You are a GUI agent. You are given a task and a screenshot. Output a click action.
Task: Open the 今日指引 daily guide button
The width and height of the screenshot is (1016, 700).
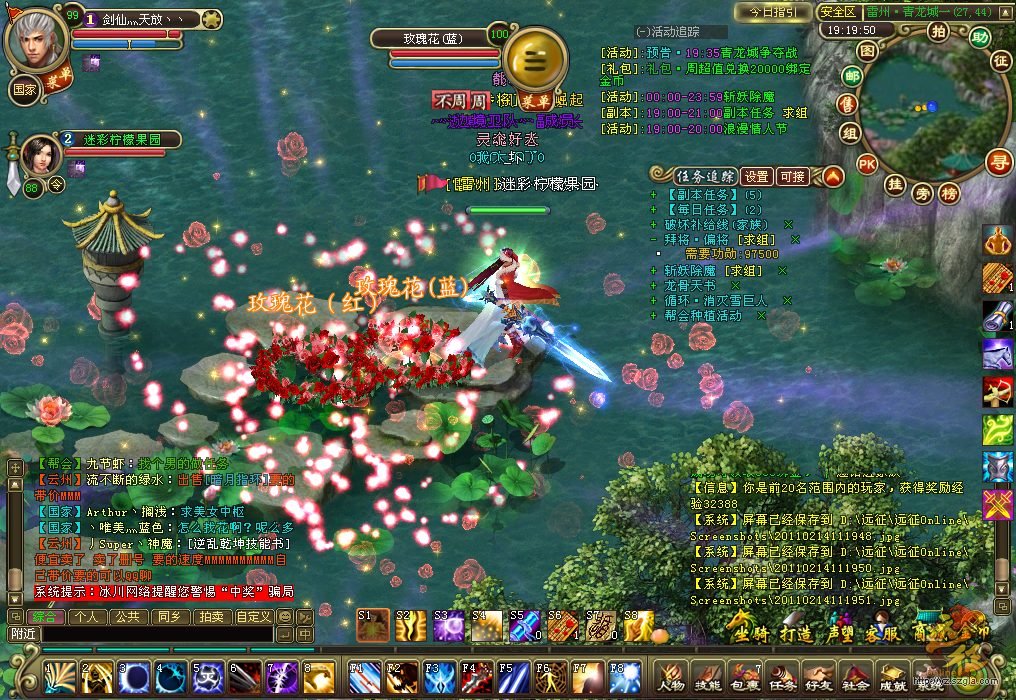(x=772, y=12)
